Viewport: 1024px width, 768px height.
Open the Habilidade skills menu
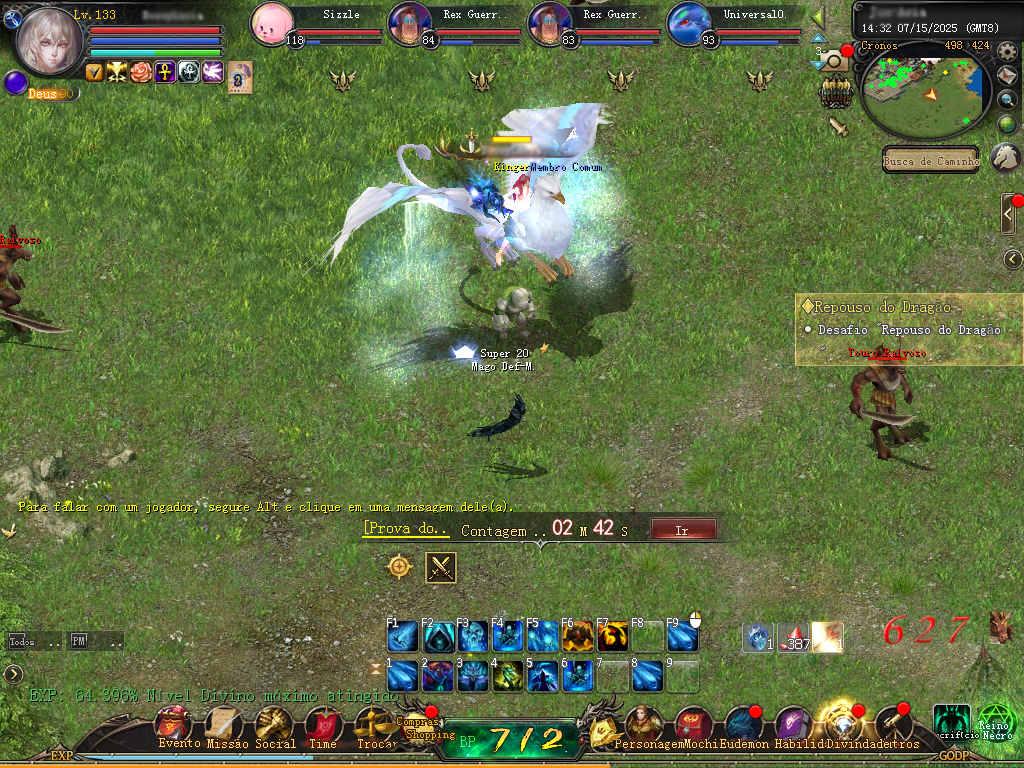[x=792, y=724]
